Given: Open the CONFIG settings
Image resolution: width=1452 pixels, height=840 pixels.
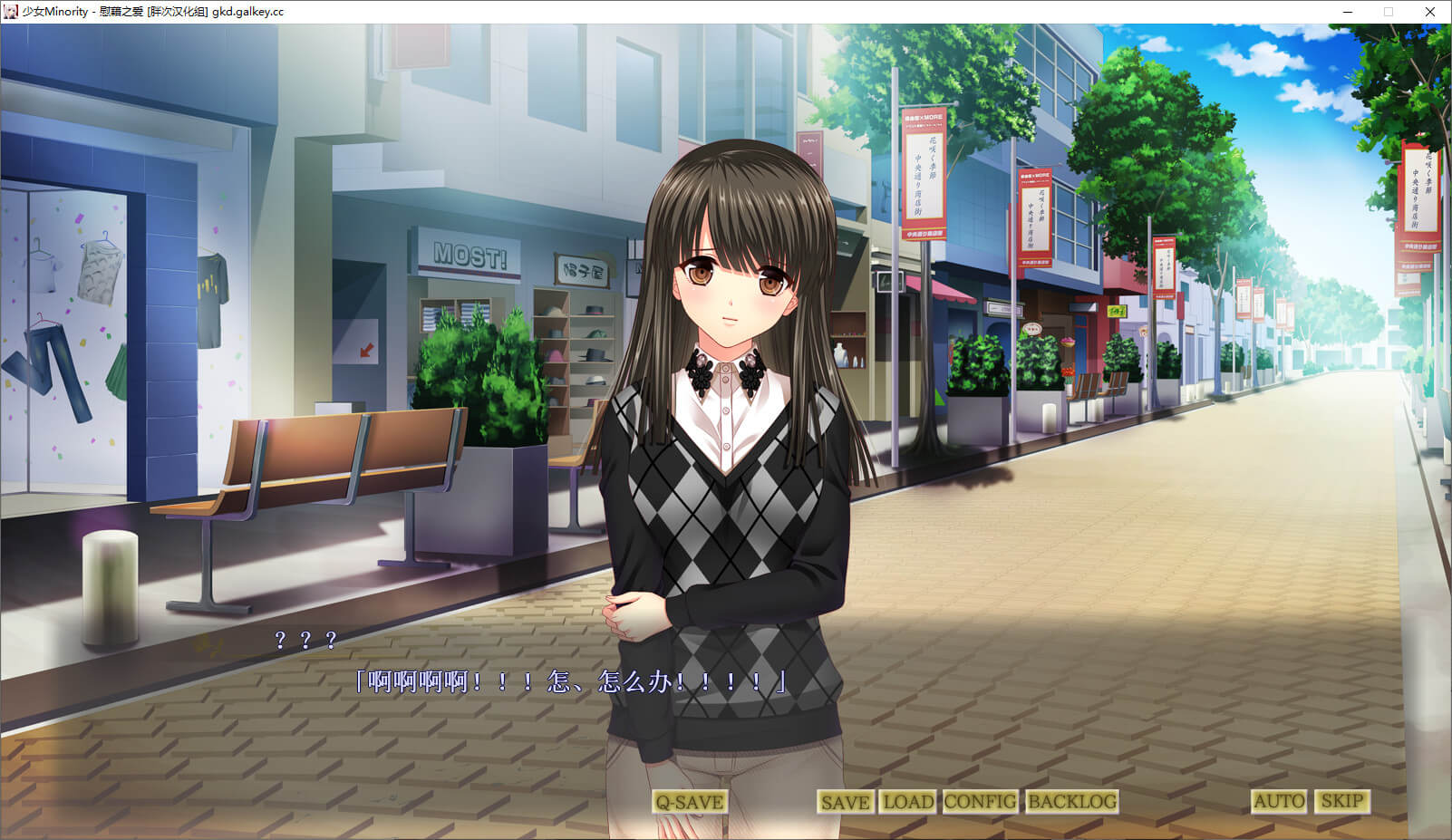Looking at the screenshot, I should (x=980, y=802).
